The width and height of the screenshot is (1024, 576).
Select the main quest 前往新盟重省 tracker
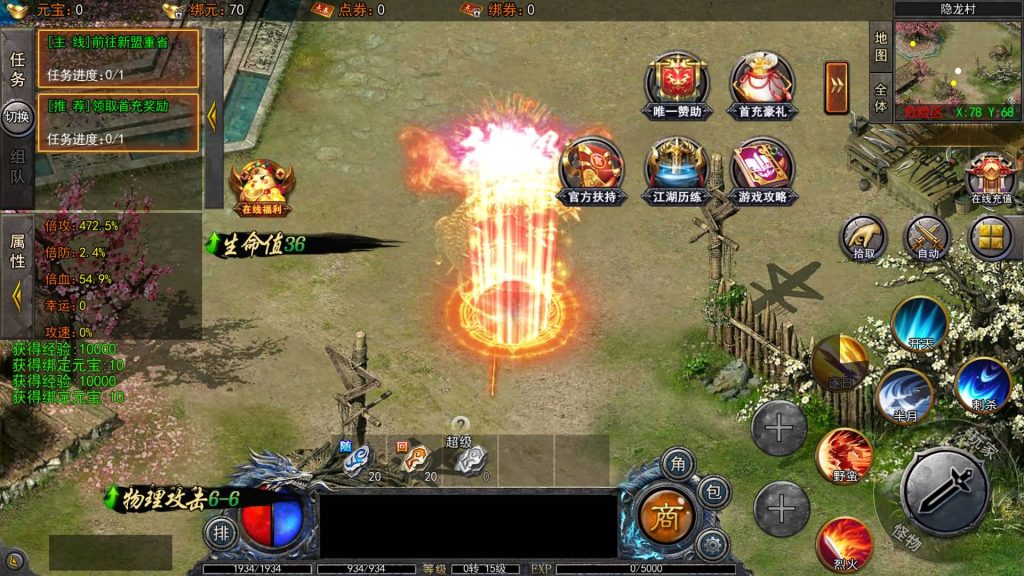pyautogui.click(x=118, y=58)
